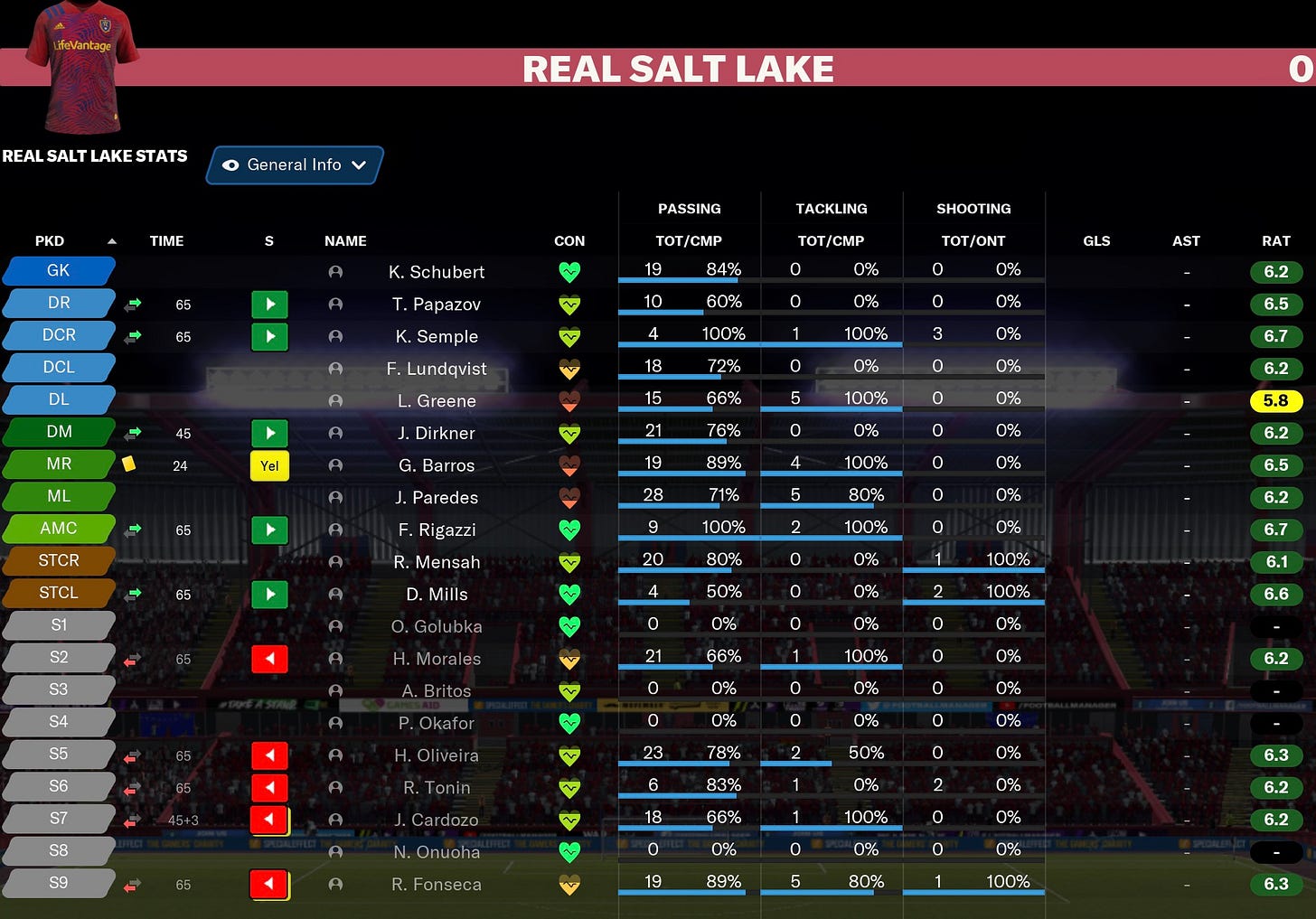Select the TACKLING section header

coord(831,208)
